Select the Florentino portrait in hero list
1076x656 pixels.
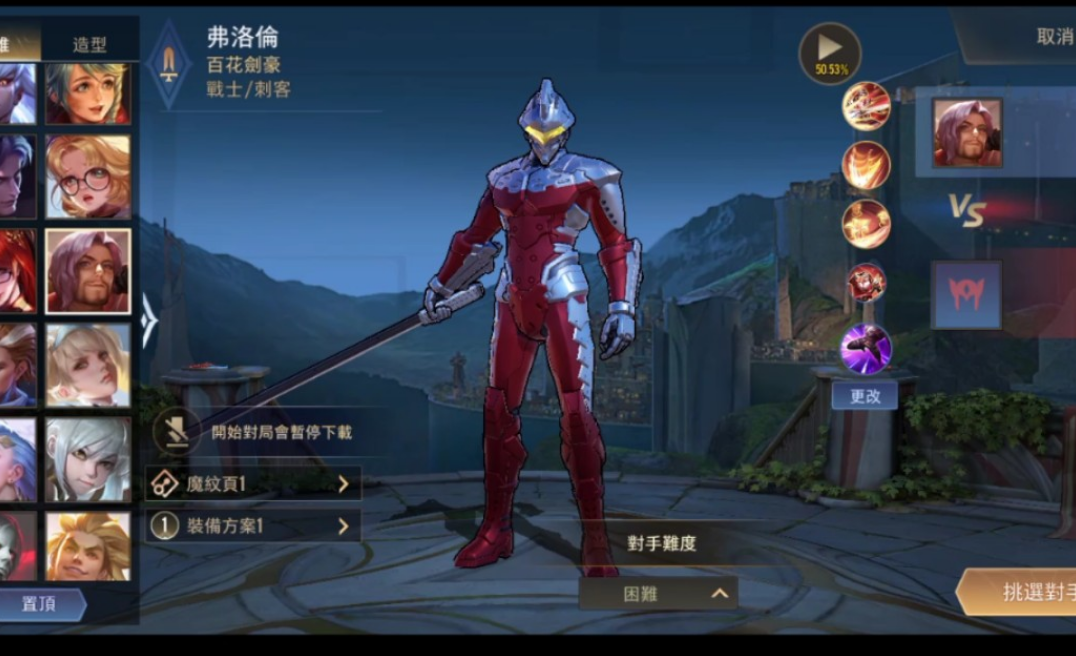87,271
